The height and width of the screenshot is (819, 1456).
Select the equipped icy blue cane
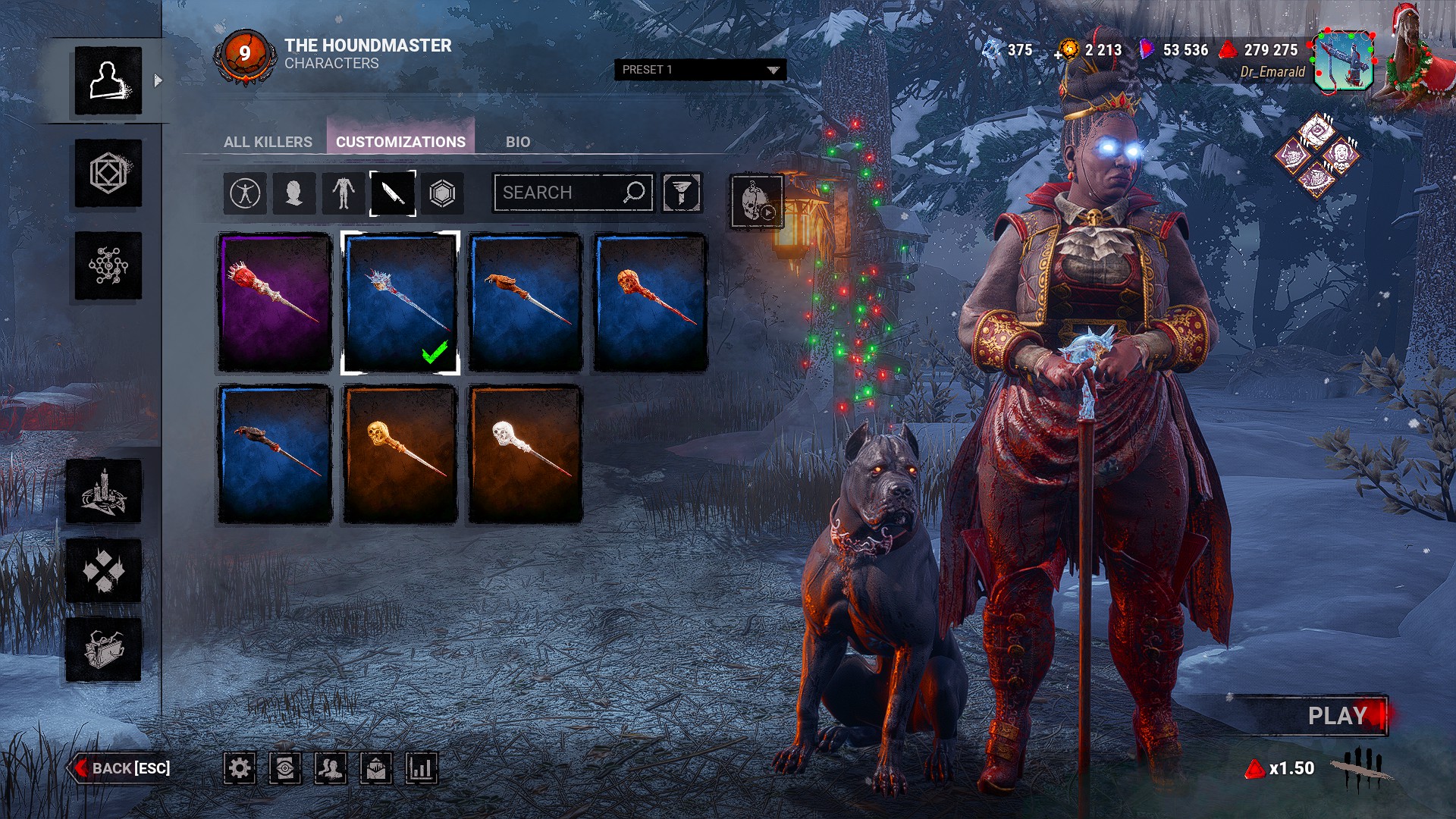coord(400,302)
